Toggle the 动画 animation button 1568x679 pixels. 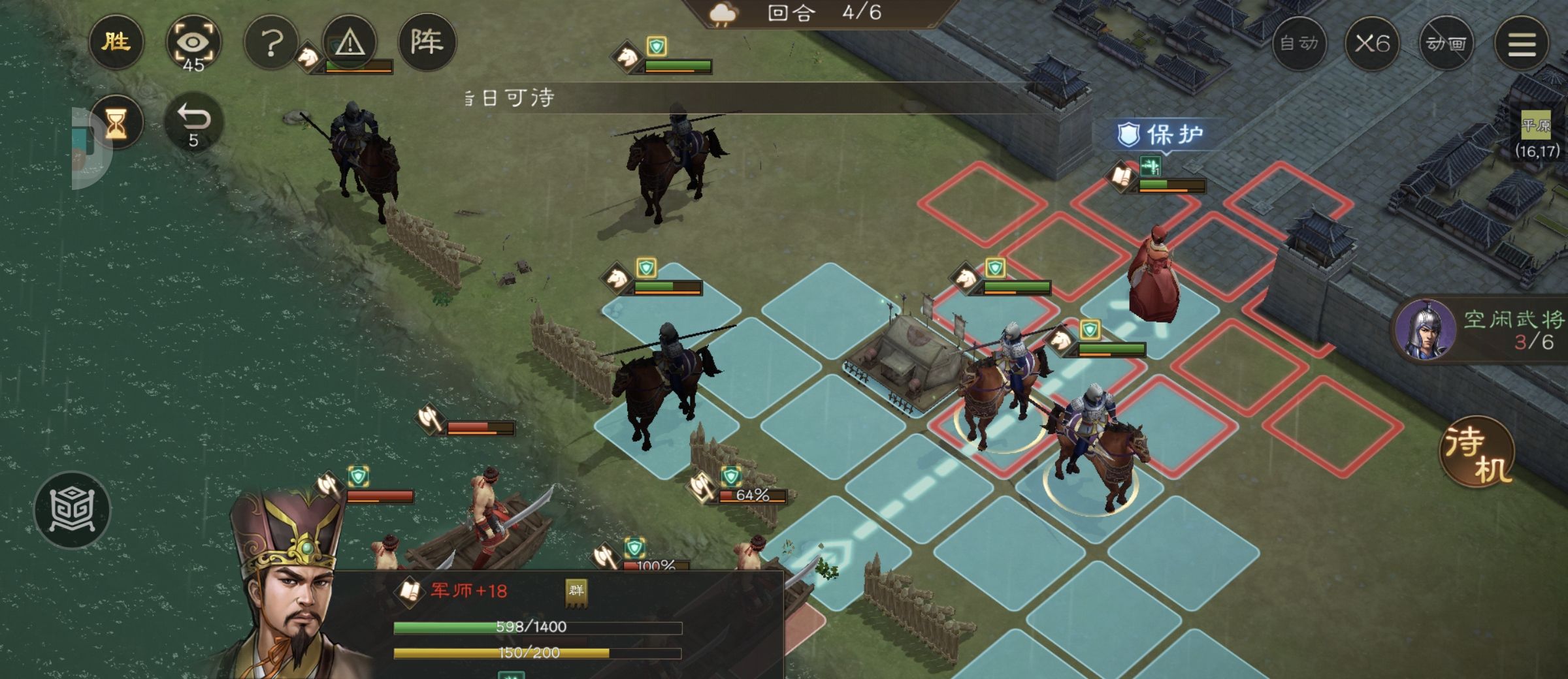1446,44
